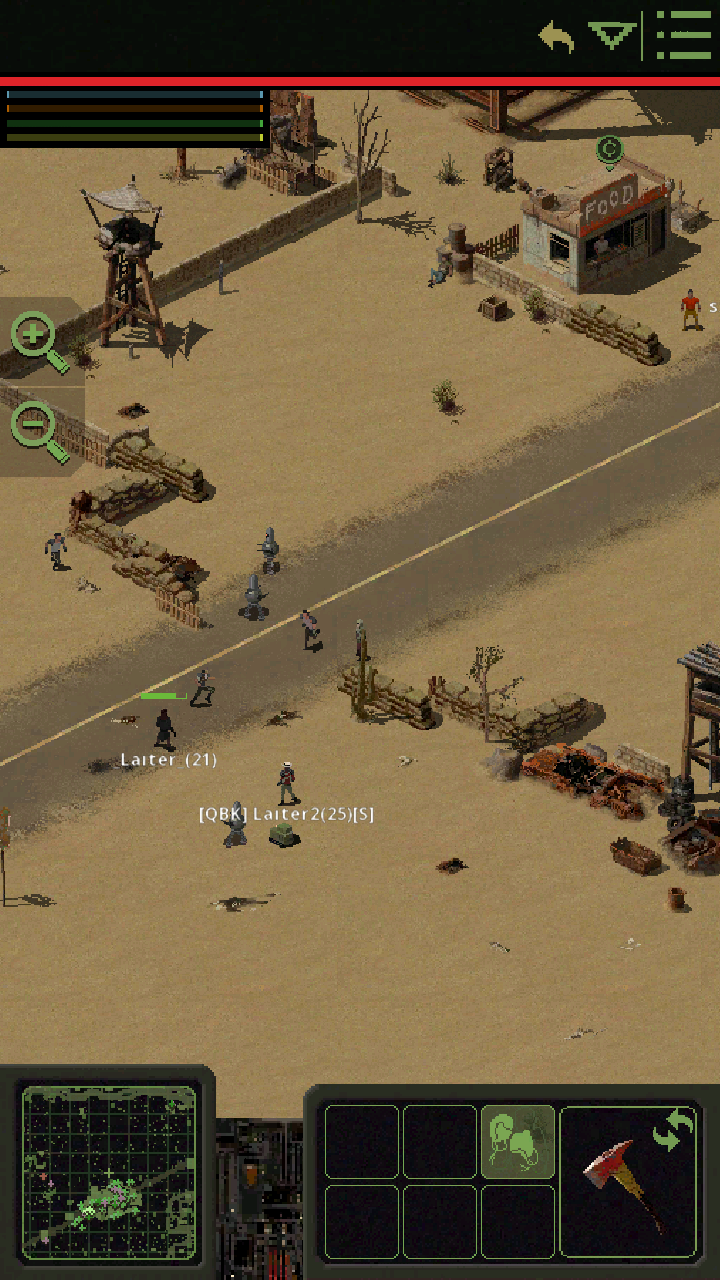Swap weapon using the green cycle arrows
This screenshot has height=1280, width=720.
click(673, 1130)
